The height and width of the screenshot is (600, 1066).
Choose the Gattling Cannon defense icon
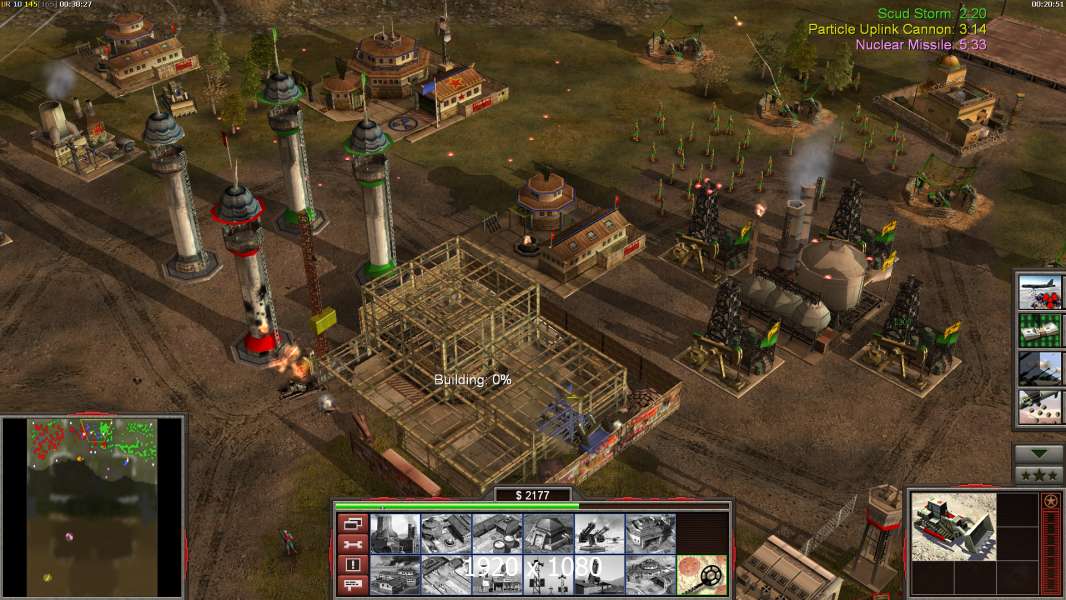coord(599,534)
